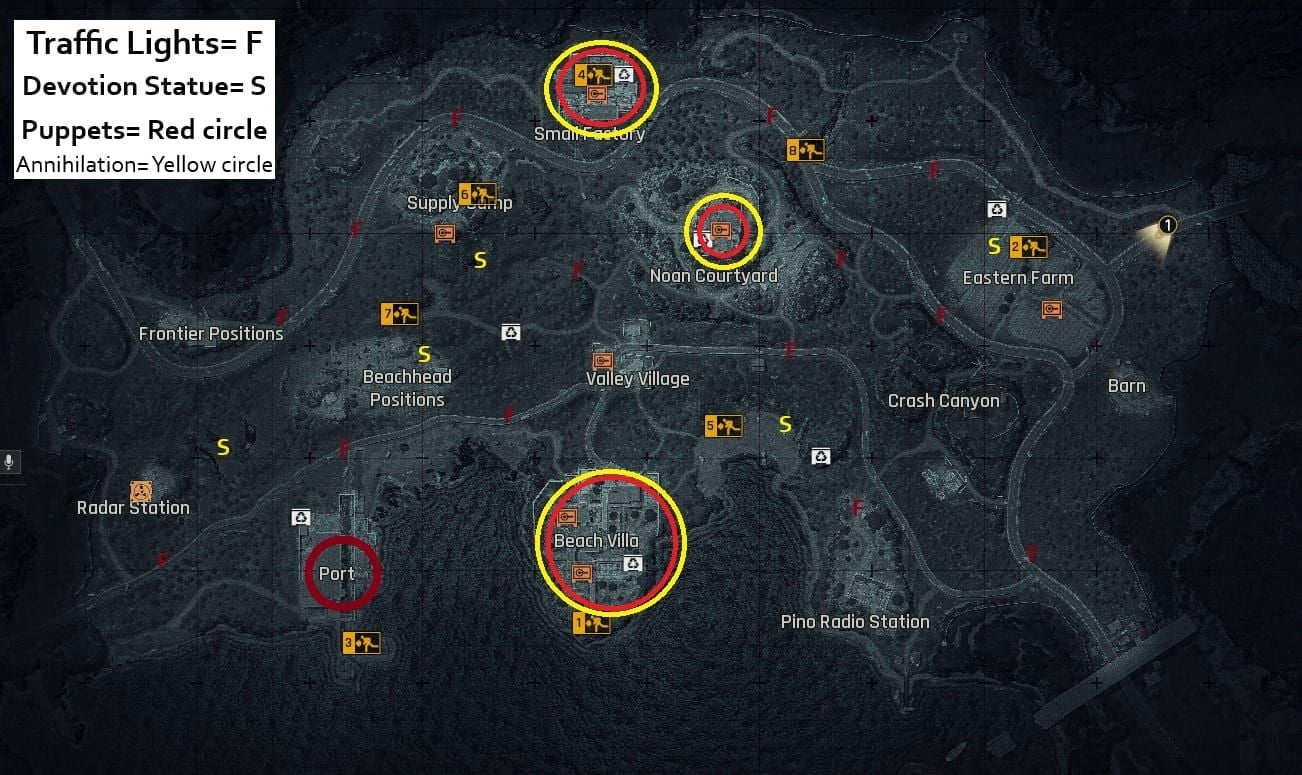The height and width of the screenshot is (775, 1302).
Task: Select marker 7 near Beachhead Positions
Action: point(399,313)
